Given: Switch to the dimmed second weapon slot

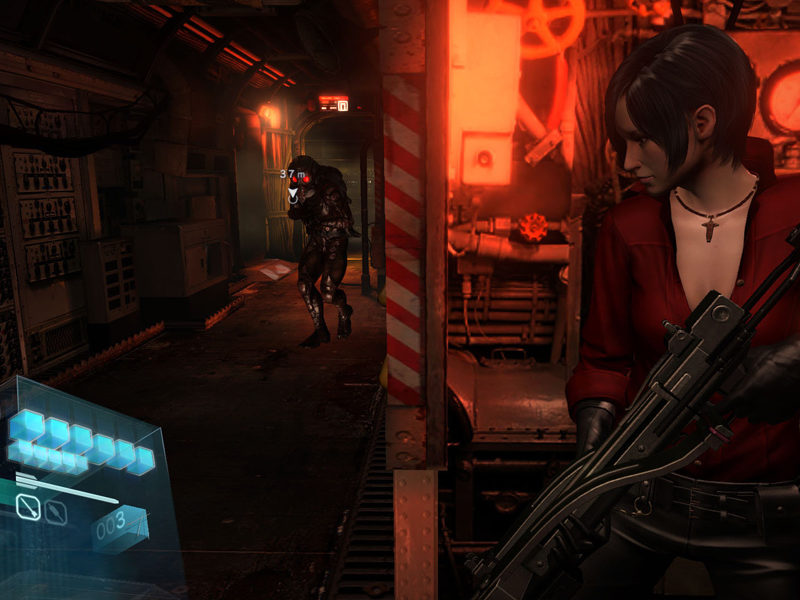Looking at the screenshot, I should [57, 514].
